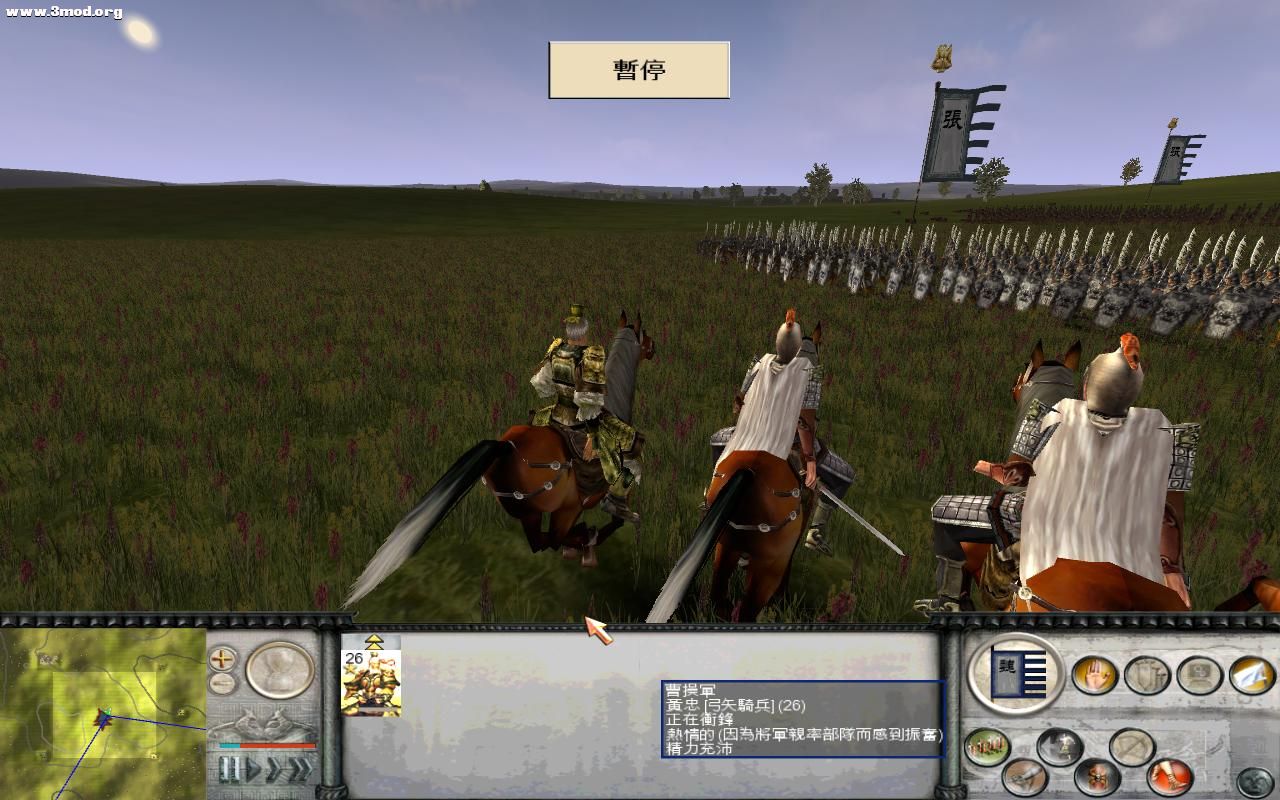Select the soldier rally icon

1062,745
